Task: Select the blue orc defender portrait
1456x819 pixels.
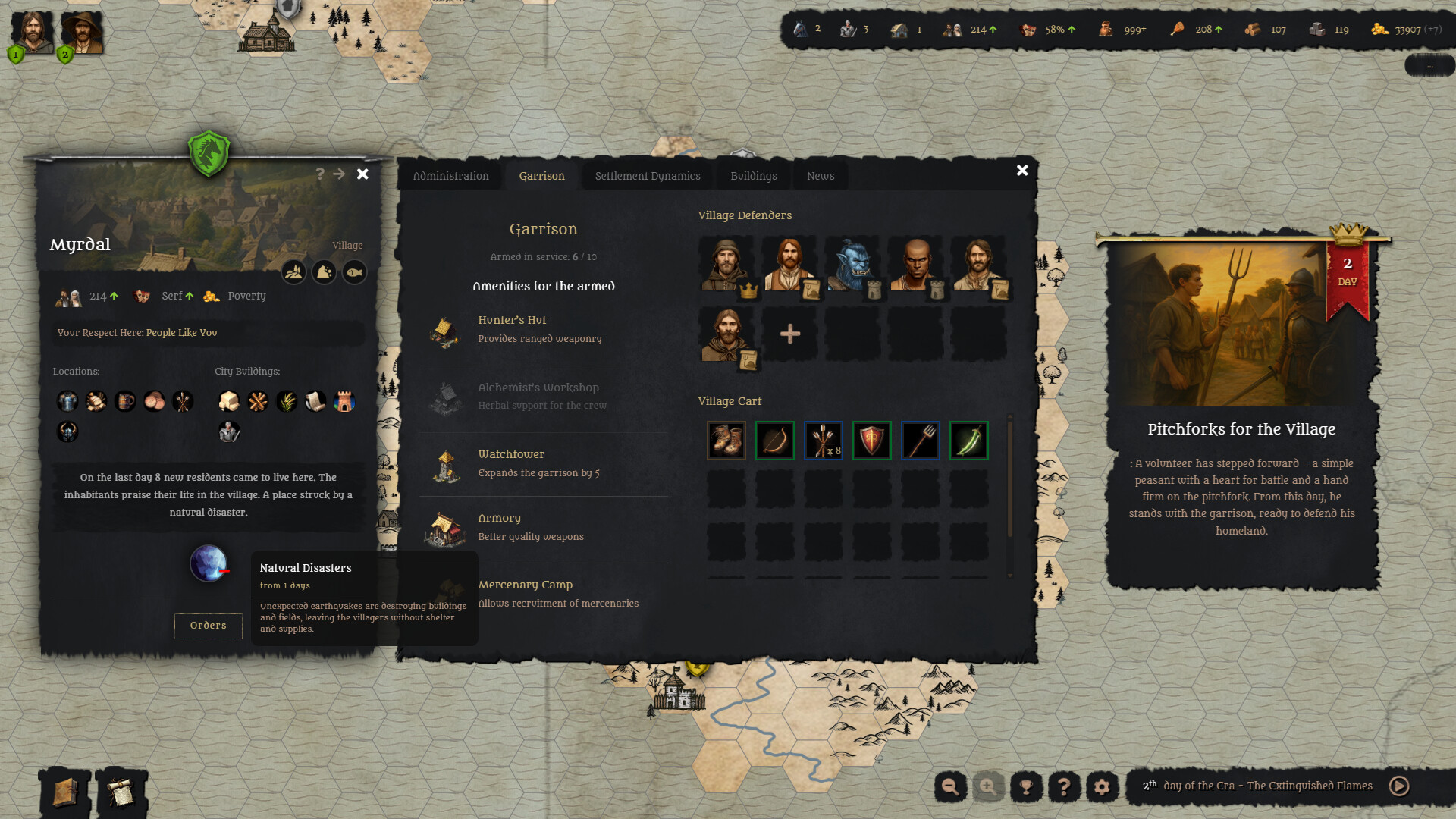Action: (853, 264)
